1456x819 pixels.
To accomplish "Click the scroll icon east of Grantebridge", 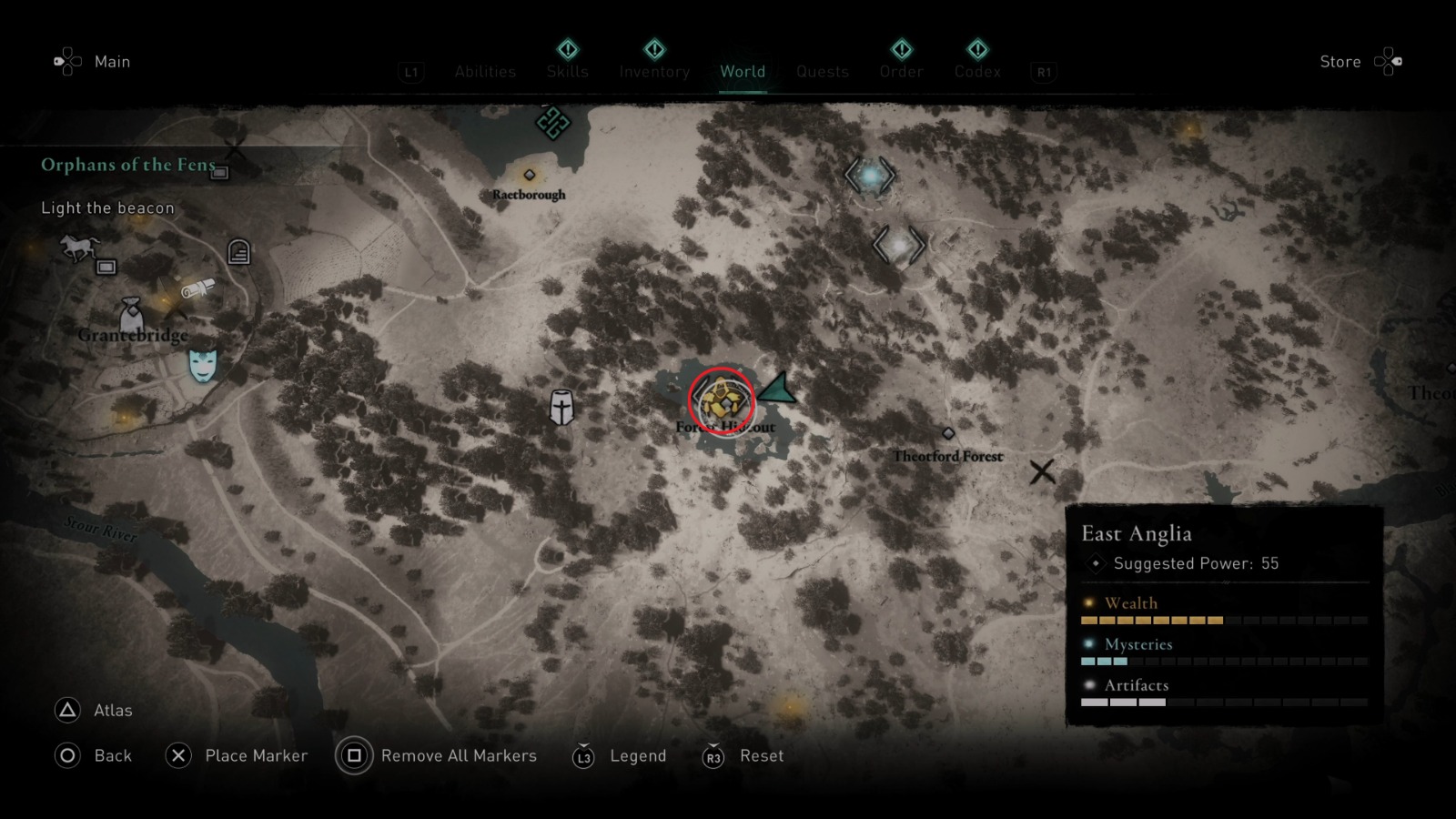I will (x=201, y=287).
